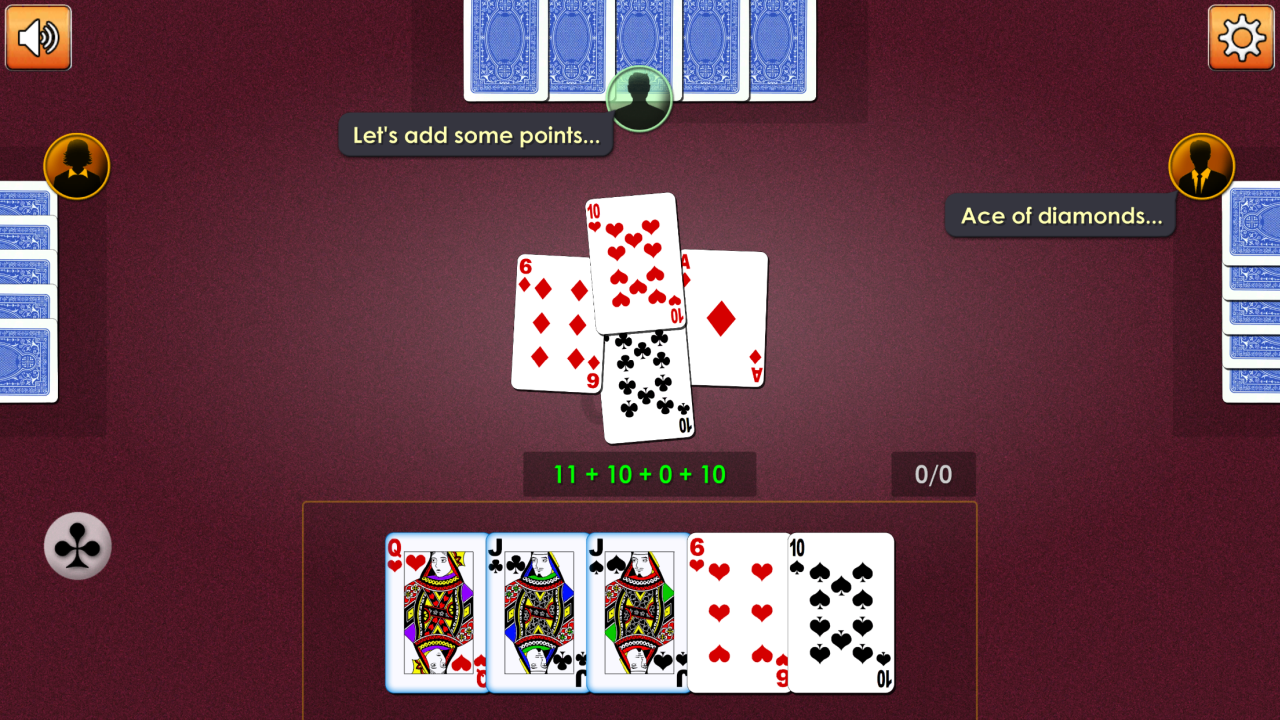Play the Queen of hearts from your hand
Viewport: 1280px width, 720px height.
(430, 613)
